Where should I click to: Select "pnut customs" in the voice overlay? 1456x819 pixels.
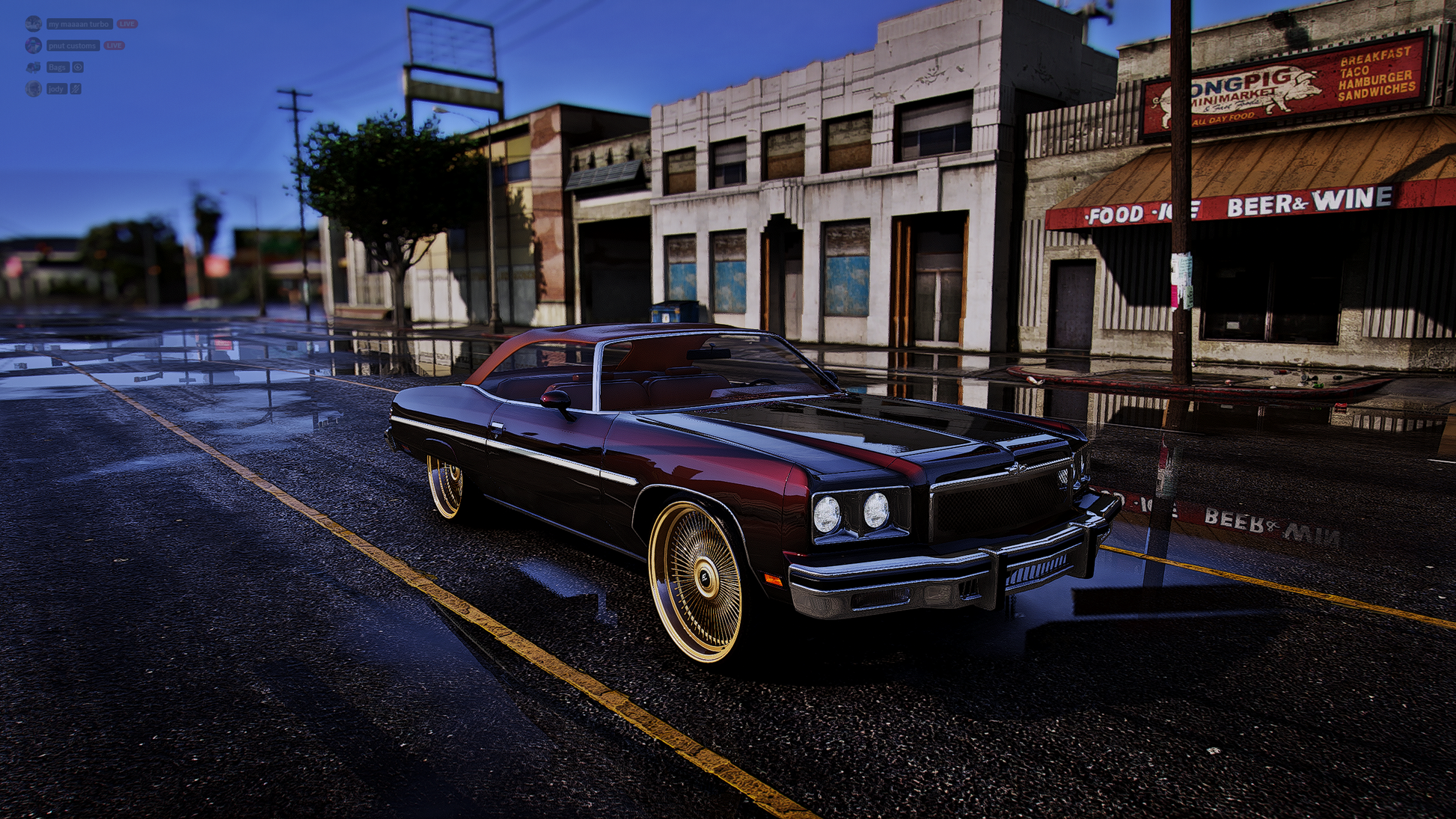[x=73, y=46]
